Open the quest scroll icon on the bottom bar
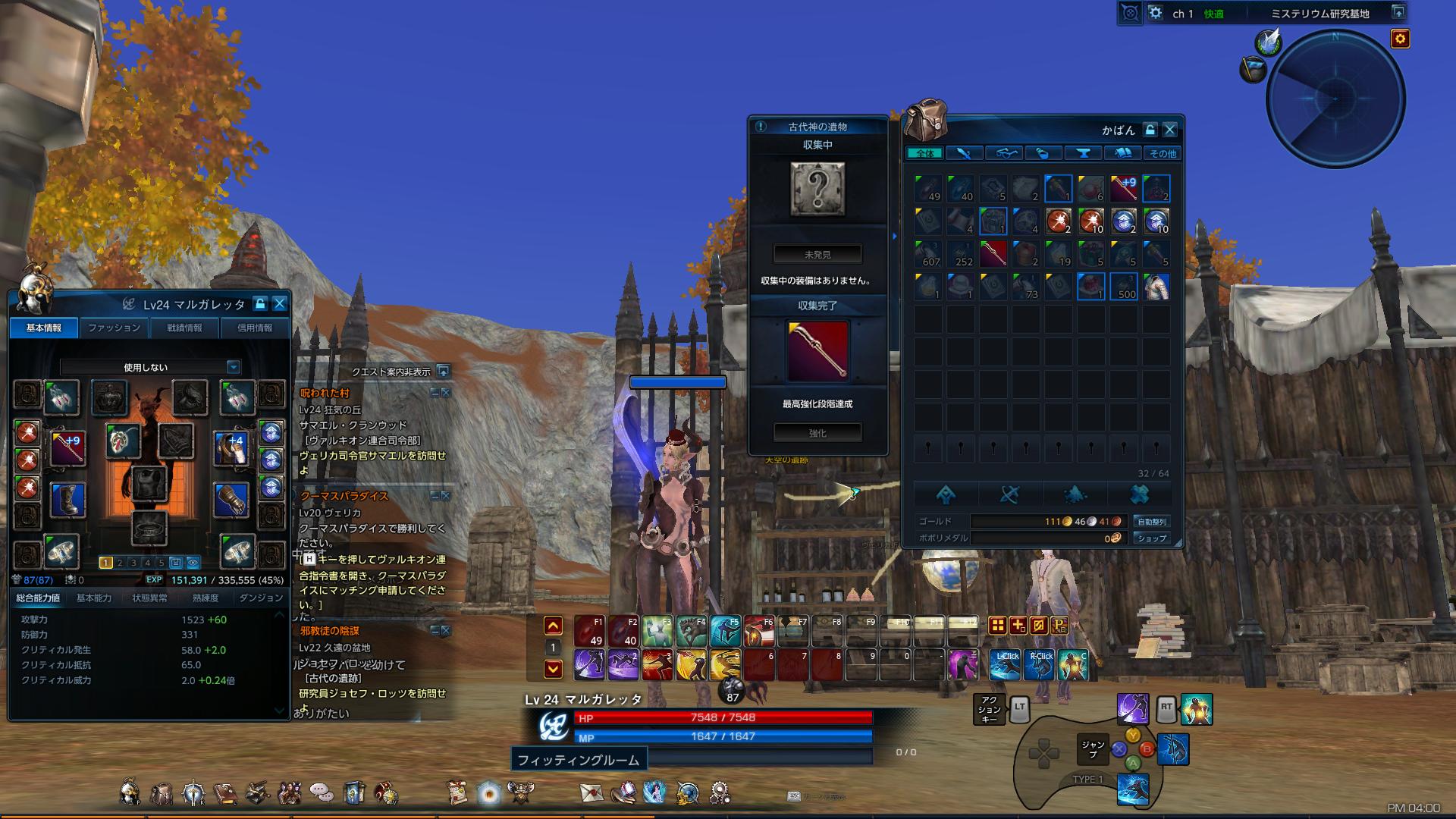This screenshot has height=819, width=1456. pos(456,794)
